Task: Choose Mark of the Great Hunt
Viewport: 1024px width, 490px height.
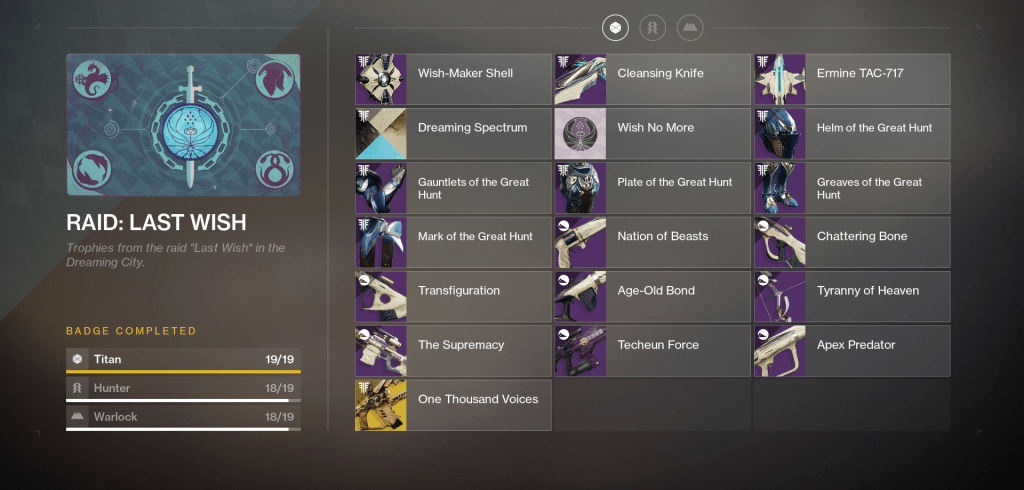Action: point(453,242)
